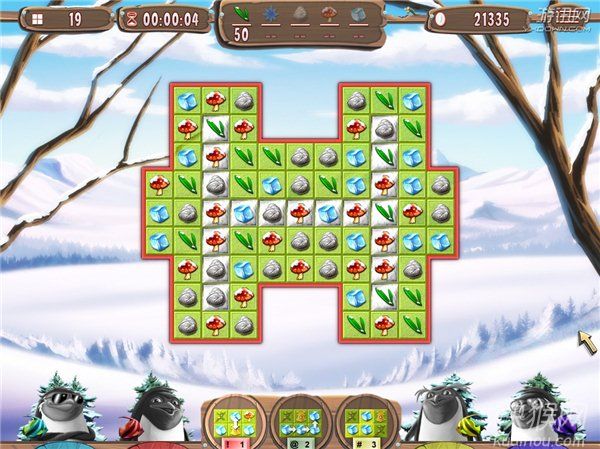Image resolution: width=600 pixels, height=449 pixels.
Task: Select the mushroom tile at the board's exact center
Action: (299, 212)
